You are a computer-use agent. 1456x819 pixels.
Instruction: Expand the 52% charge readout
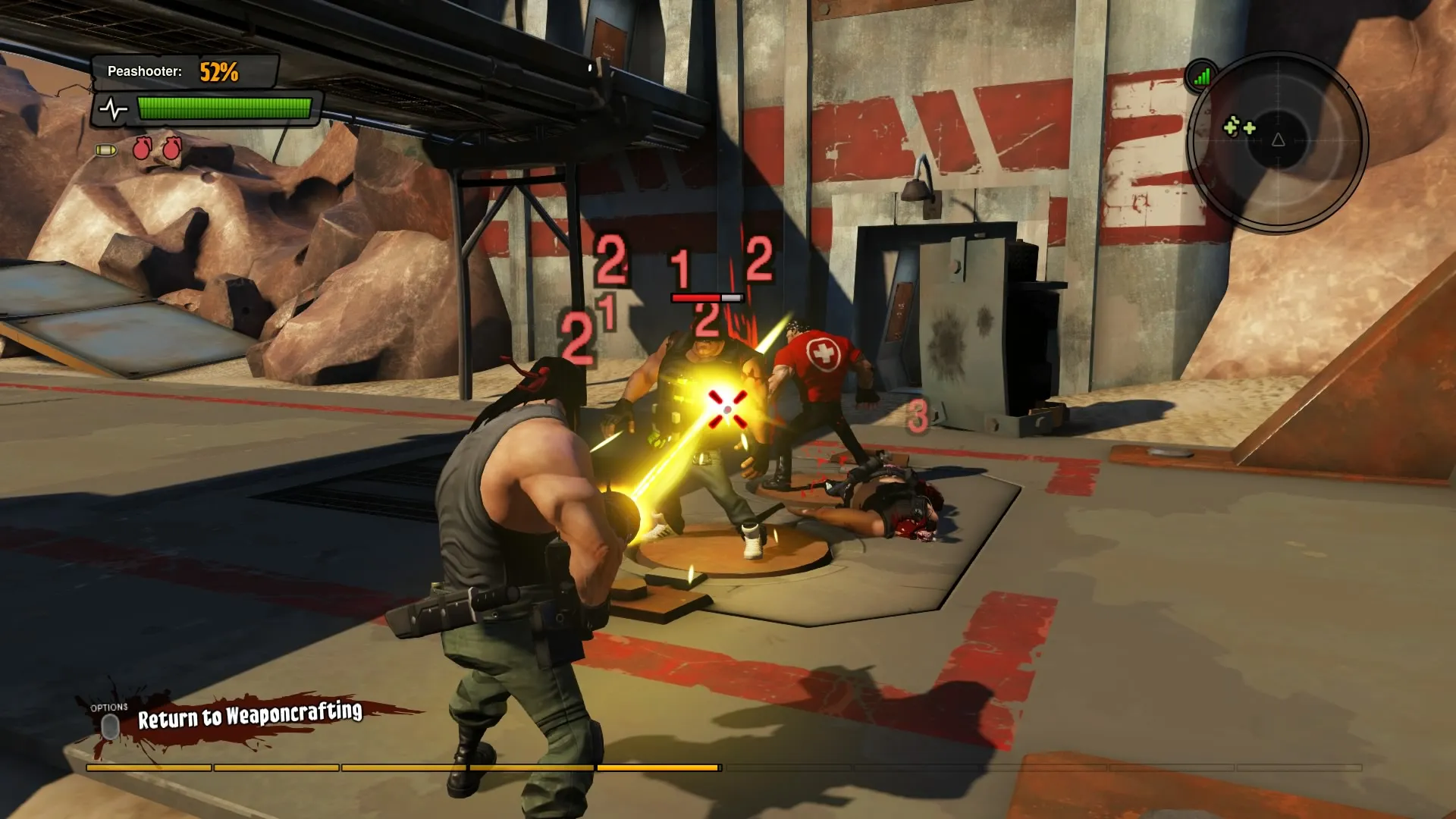[x=218, y=73]
